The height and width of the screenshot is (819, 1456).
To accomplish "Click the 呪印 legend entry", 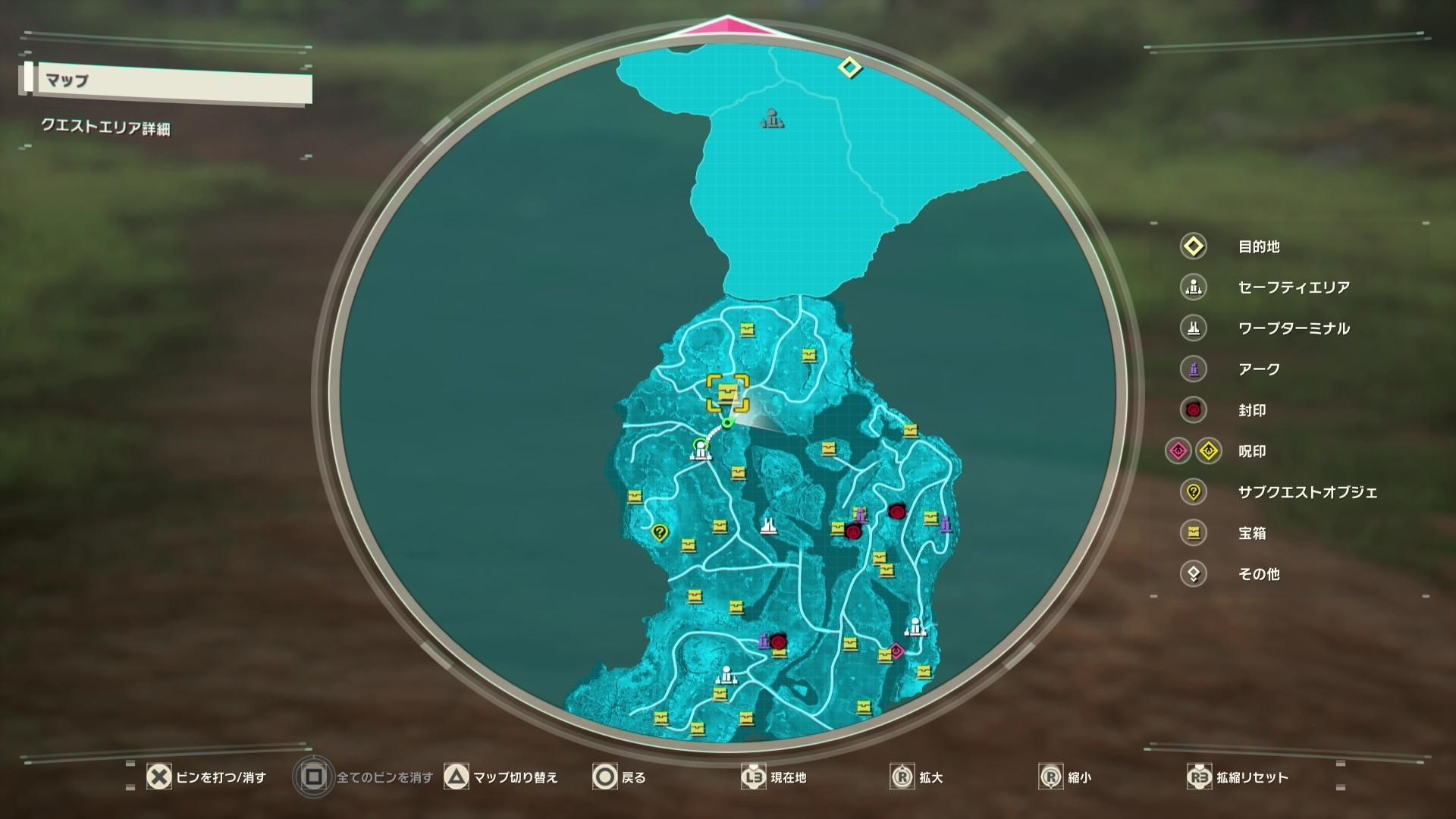I will 1252,451.
